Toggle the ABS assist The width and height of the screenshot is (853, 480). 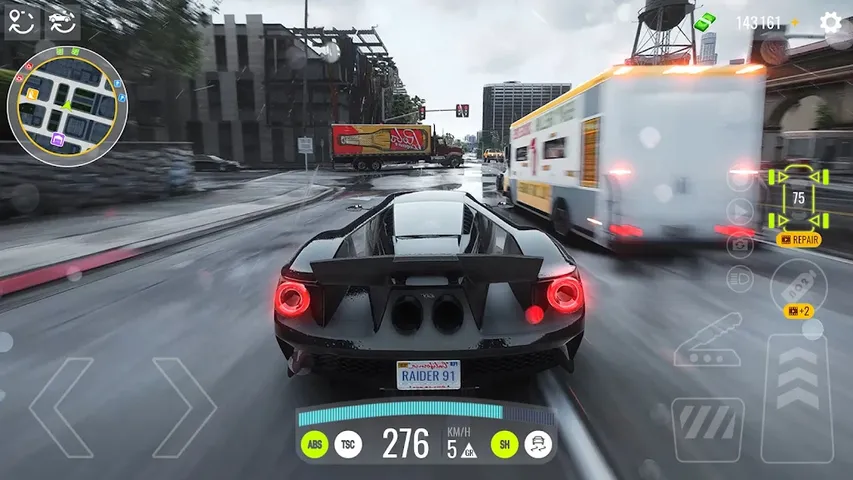(x=315, y=444)
